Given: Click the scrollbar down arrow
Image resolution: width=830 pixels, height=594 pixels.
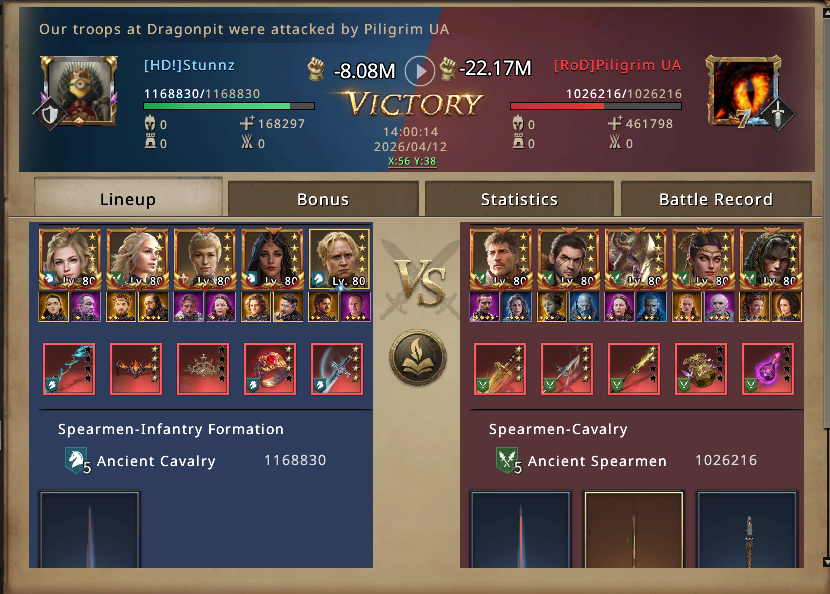Looking at the screenshot, I should pyautogui.click(x=824, y=562).
